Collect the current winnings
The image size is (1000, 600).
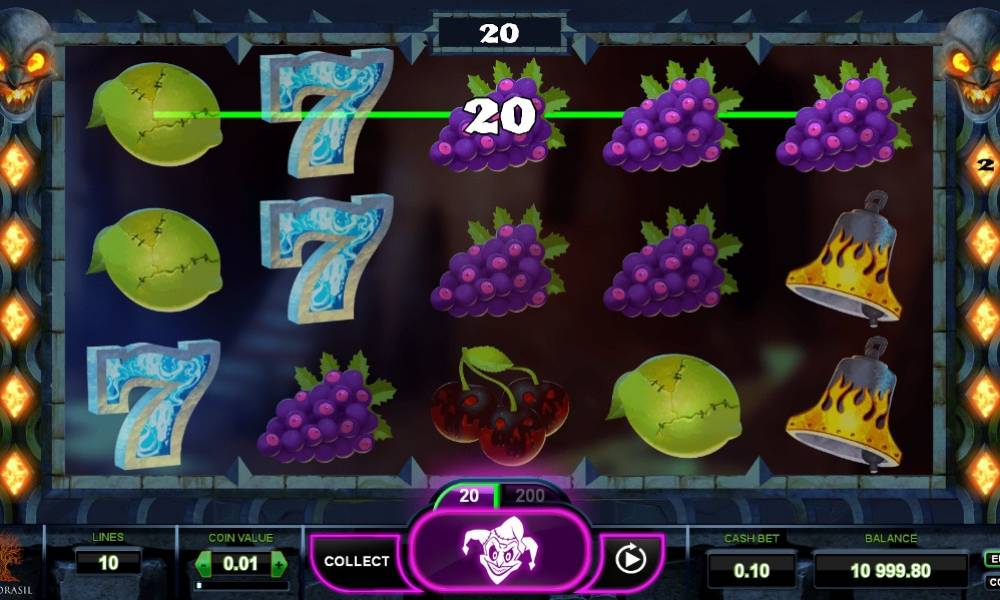click(356, 561)
